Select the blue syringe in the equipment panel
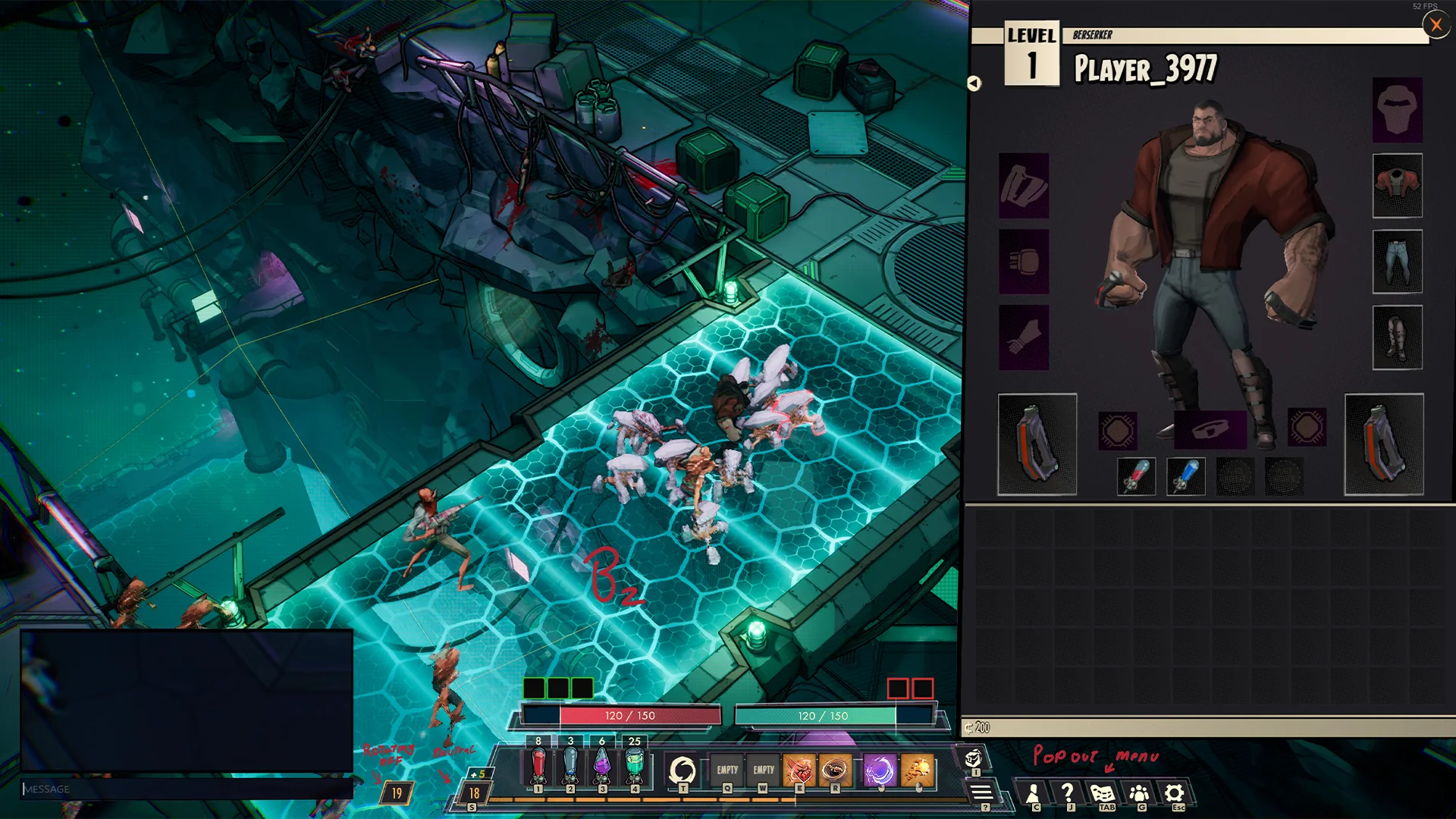1456x819 pixels. [1185, 477]
